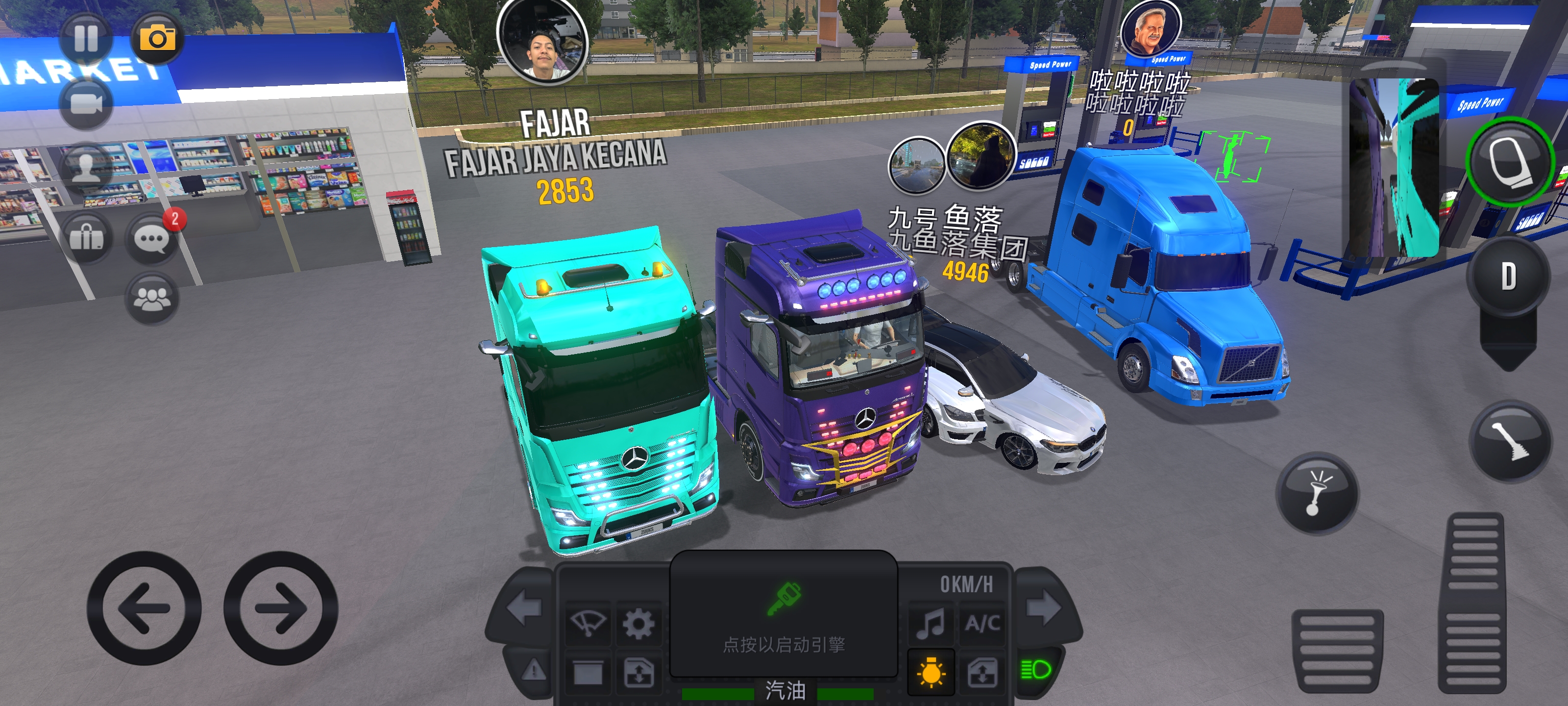Screen dimensions: 1568x706
Task: Sound the horn
Action: tap(1317, 493)
